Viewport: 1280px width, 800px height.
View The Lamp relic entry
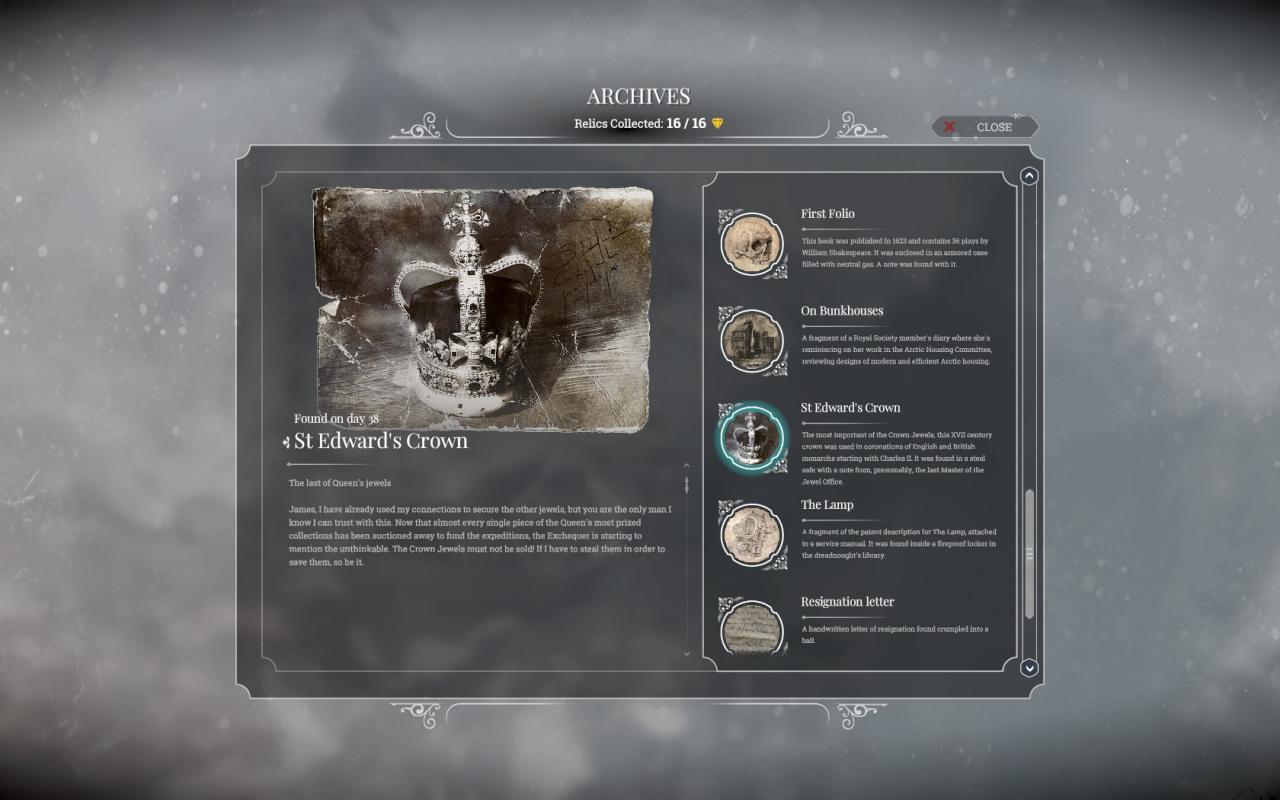(x=752, y=533)
